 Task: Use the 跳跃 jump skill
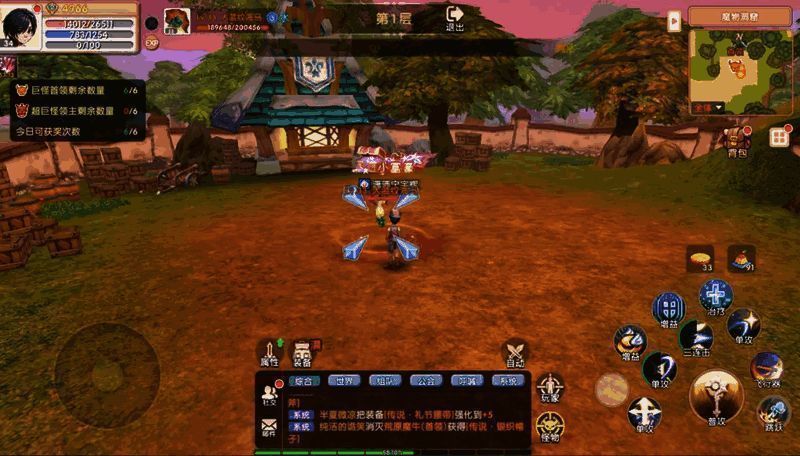pos(773,412)
